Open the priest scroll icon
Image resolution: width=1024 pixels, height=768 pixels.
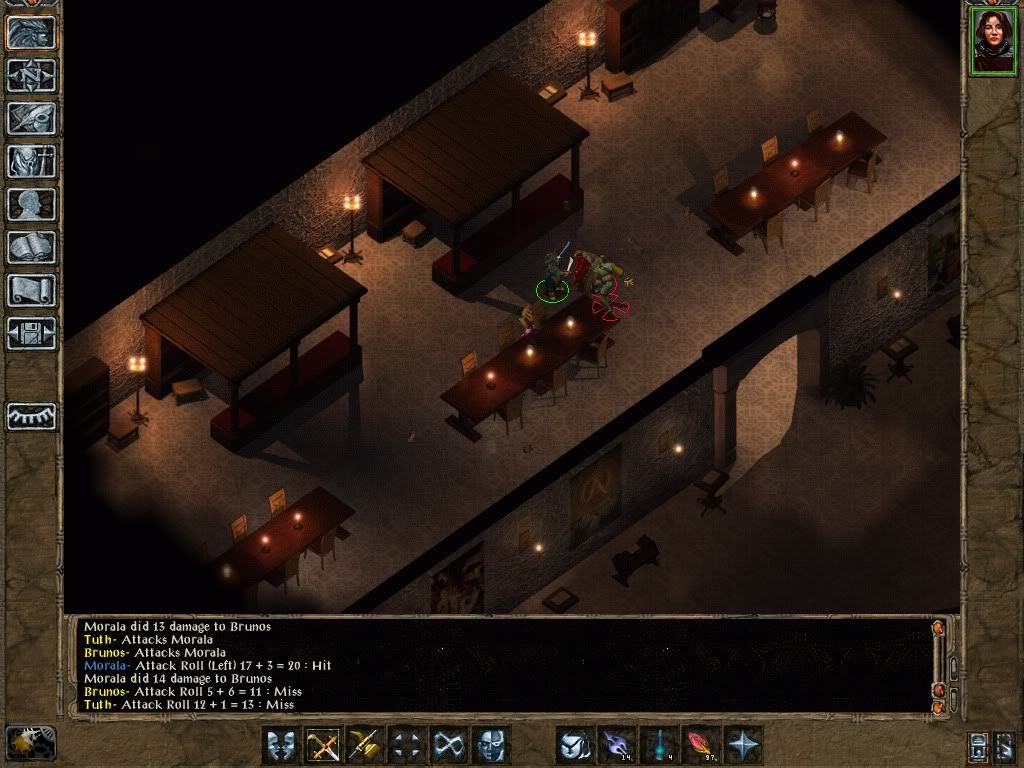31,290
